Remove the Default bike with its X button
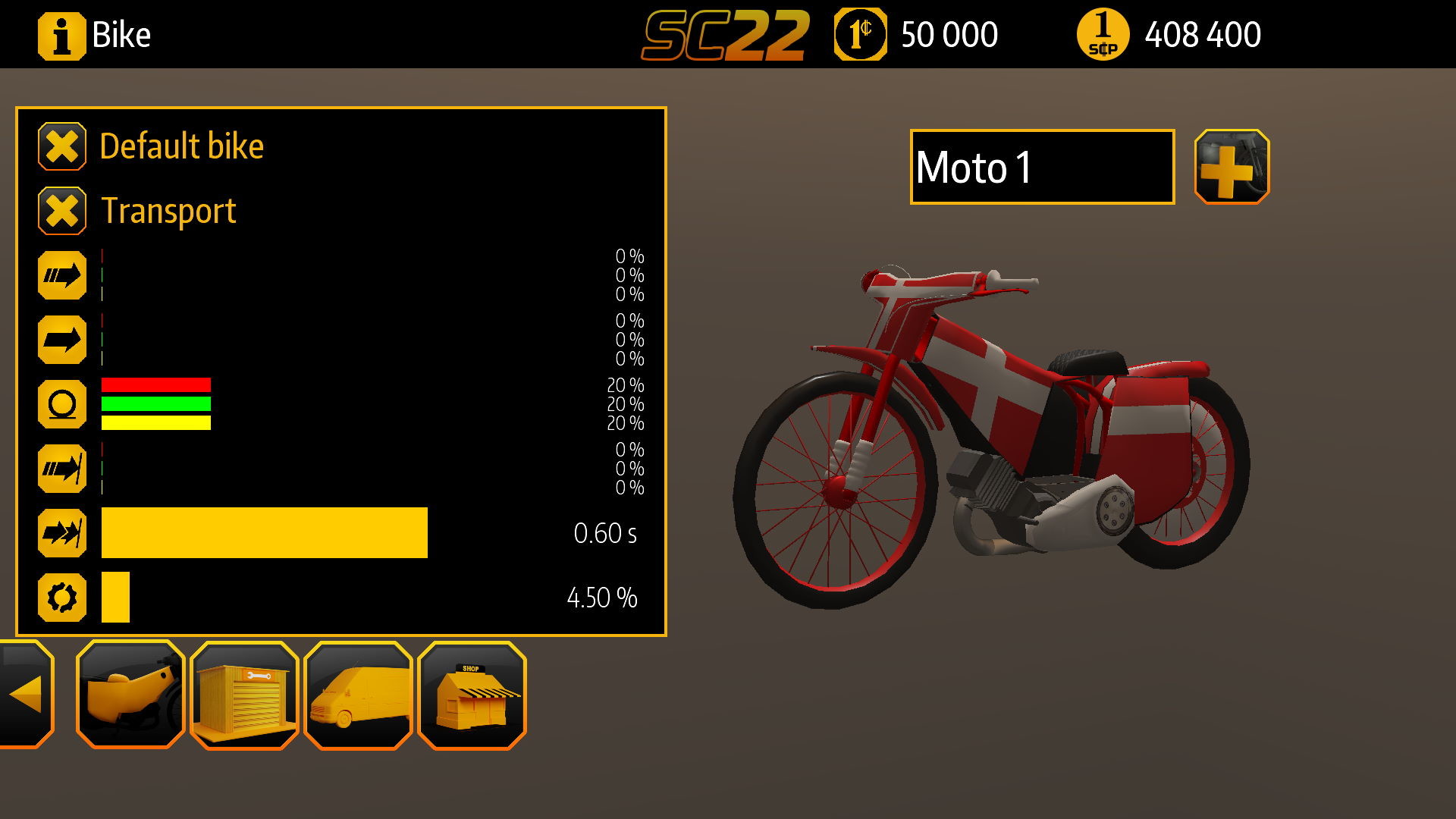The width and height of the screenshot is (1456, 819). [x=64, y=145]
